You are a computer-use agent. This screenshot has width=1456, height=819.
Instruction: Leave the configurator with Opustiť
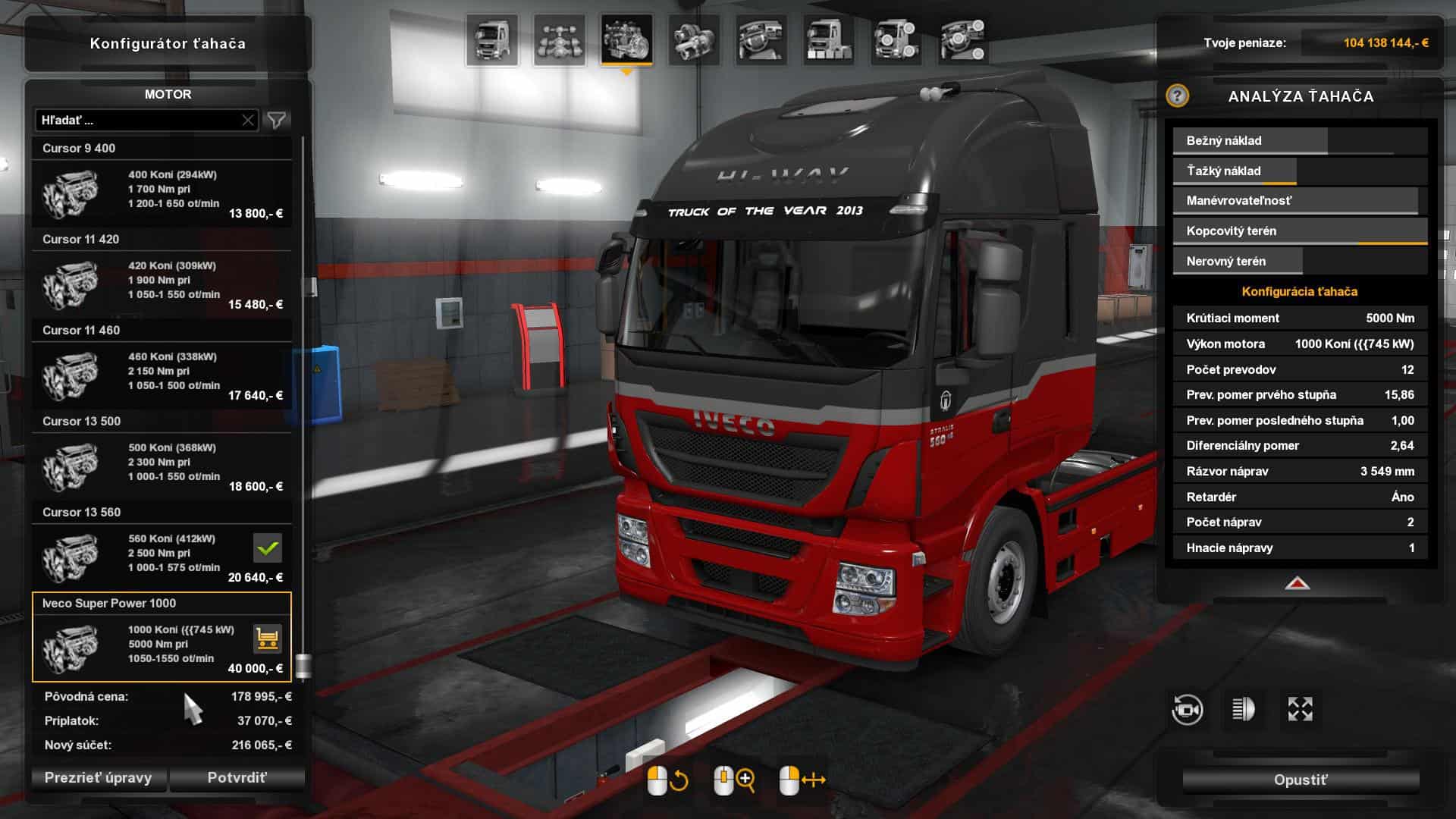1301,780
